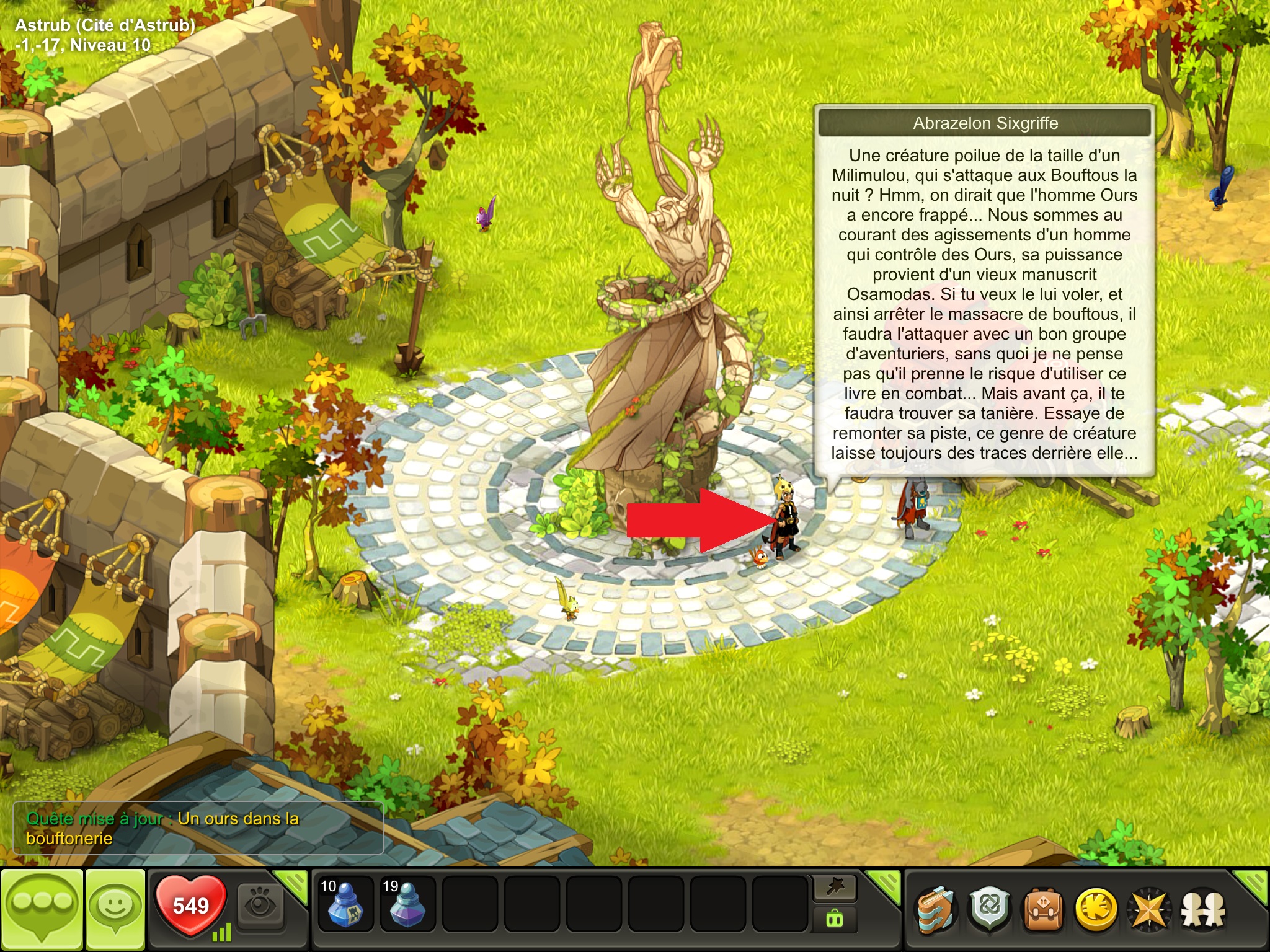
Task: Use the purple potion with 19 charges
Action: pos(407,904)
